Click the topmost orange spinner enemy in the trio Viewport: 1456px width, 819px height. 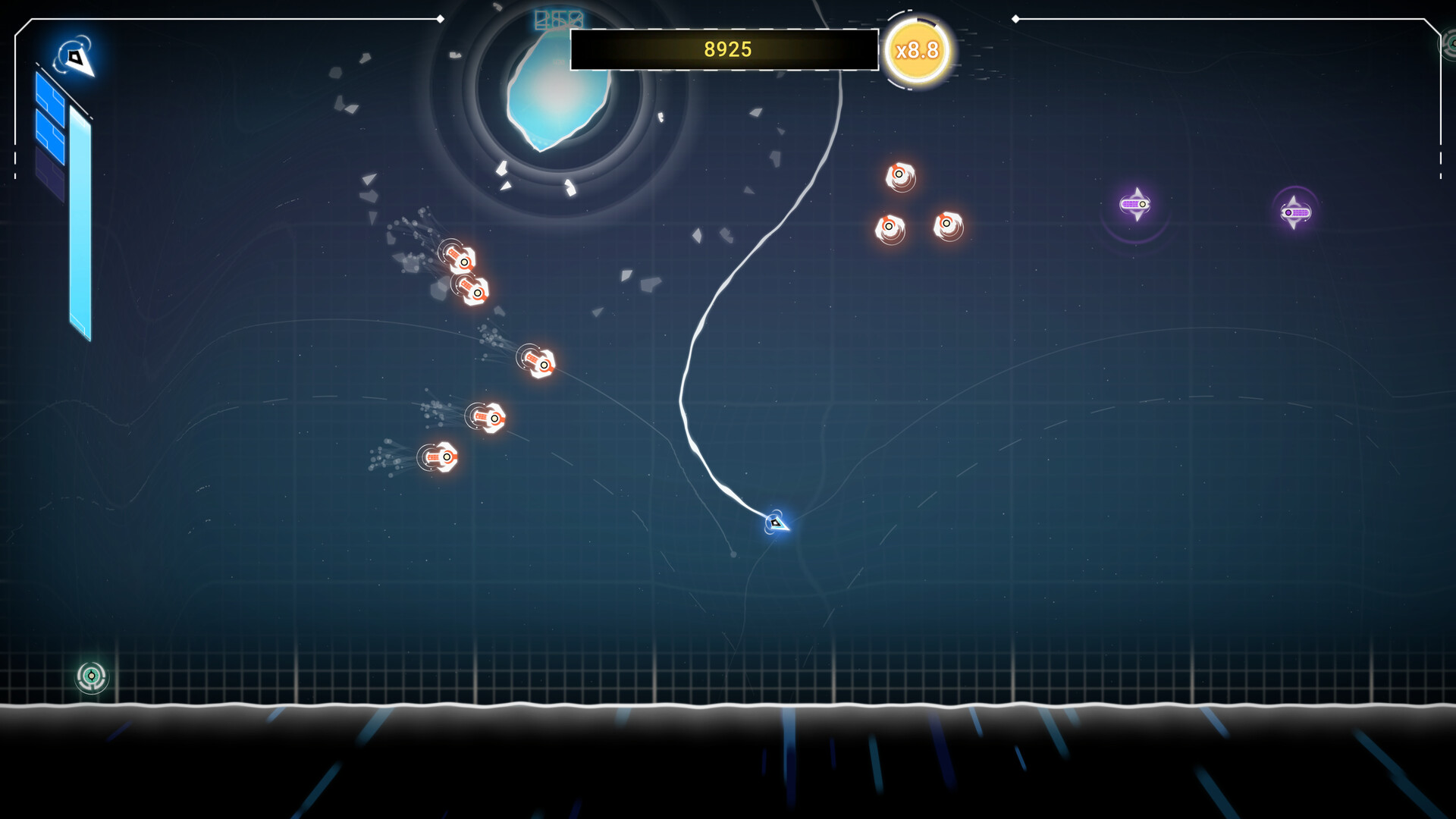(900, 176)
